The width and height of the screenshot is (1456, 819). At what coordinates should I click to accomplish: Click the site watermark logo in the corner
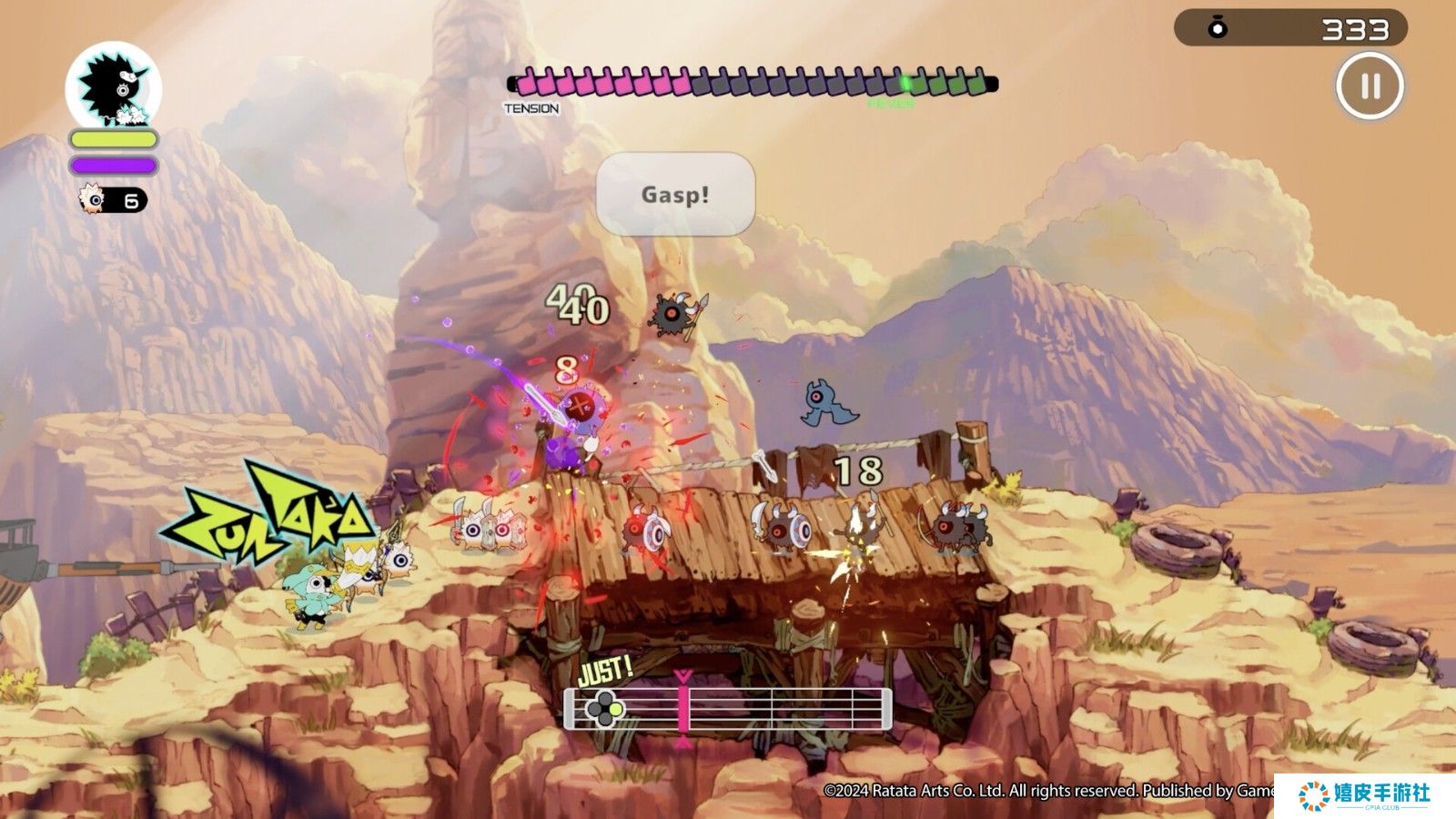point(1364,795)
